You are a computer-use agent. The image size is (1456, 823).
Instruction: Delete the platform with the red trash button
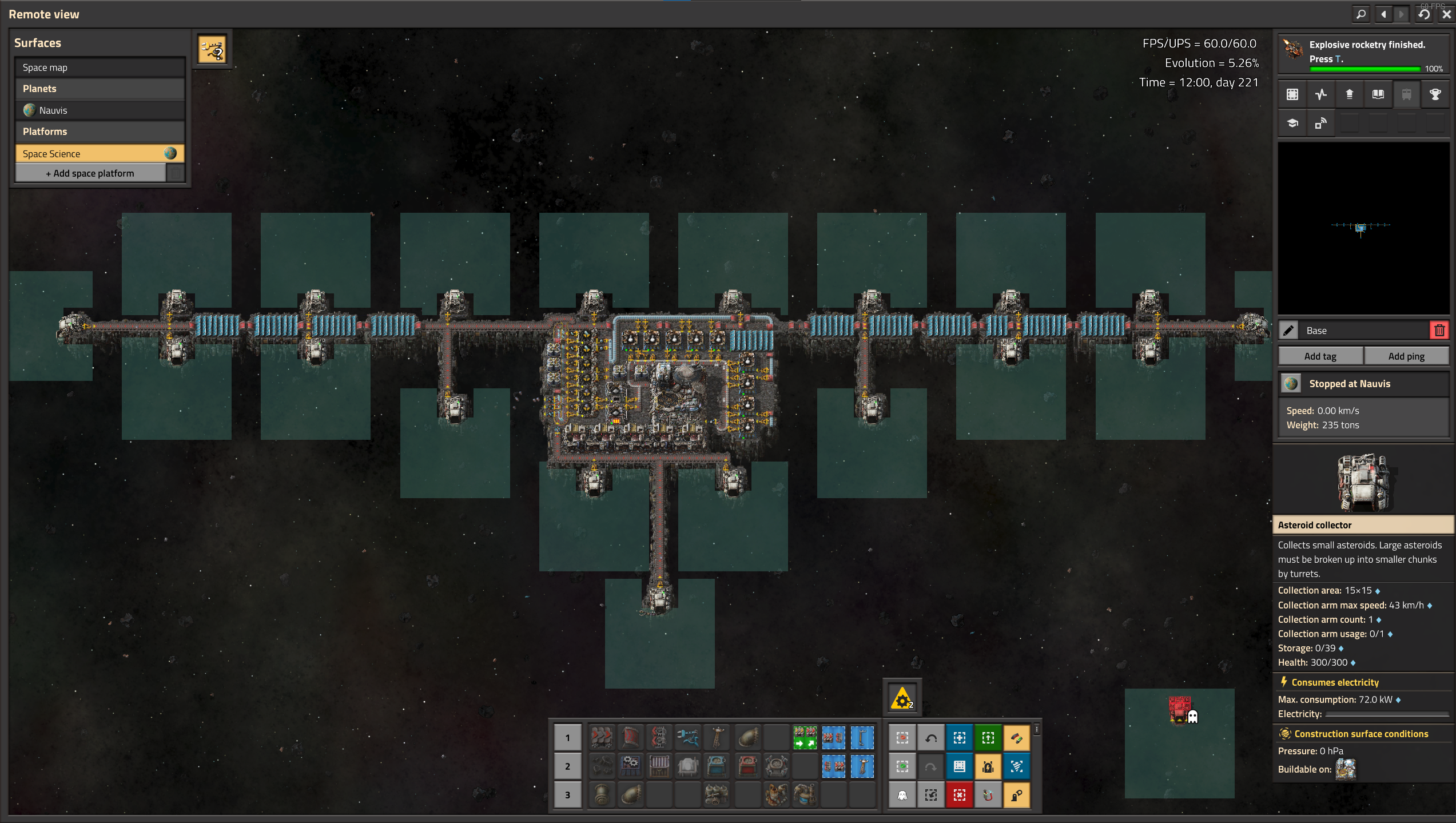pyautogui.click(x=1439, y=330)
